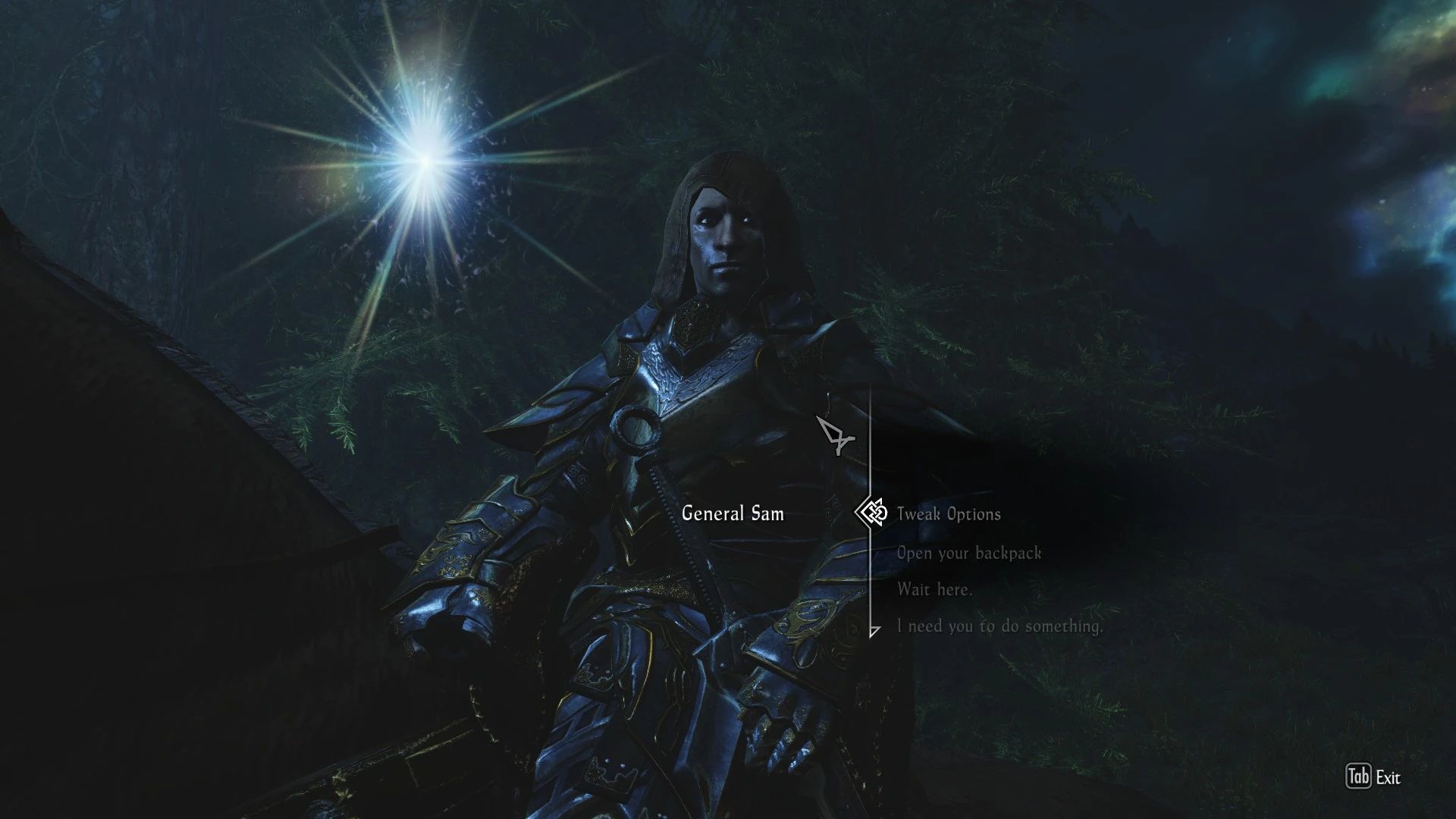Screen dimensions: 1456x819
Task: Click the General Sam name label
Action: coord(733,514)
